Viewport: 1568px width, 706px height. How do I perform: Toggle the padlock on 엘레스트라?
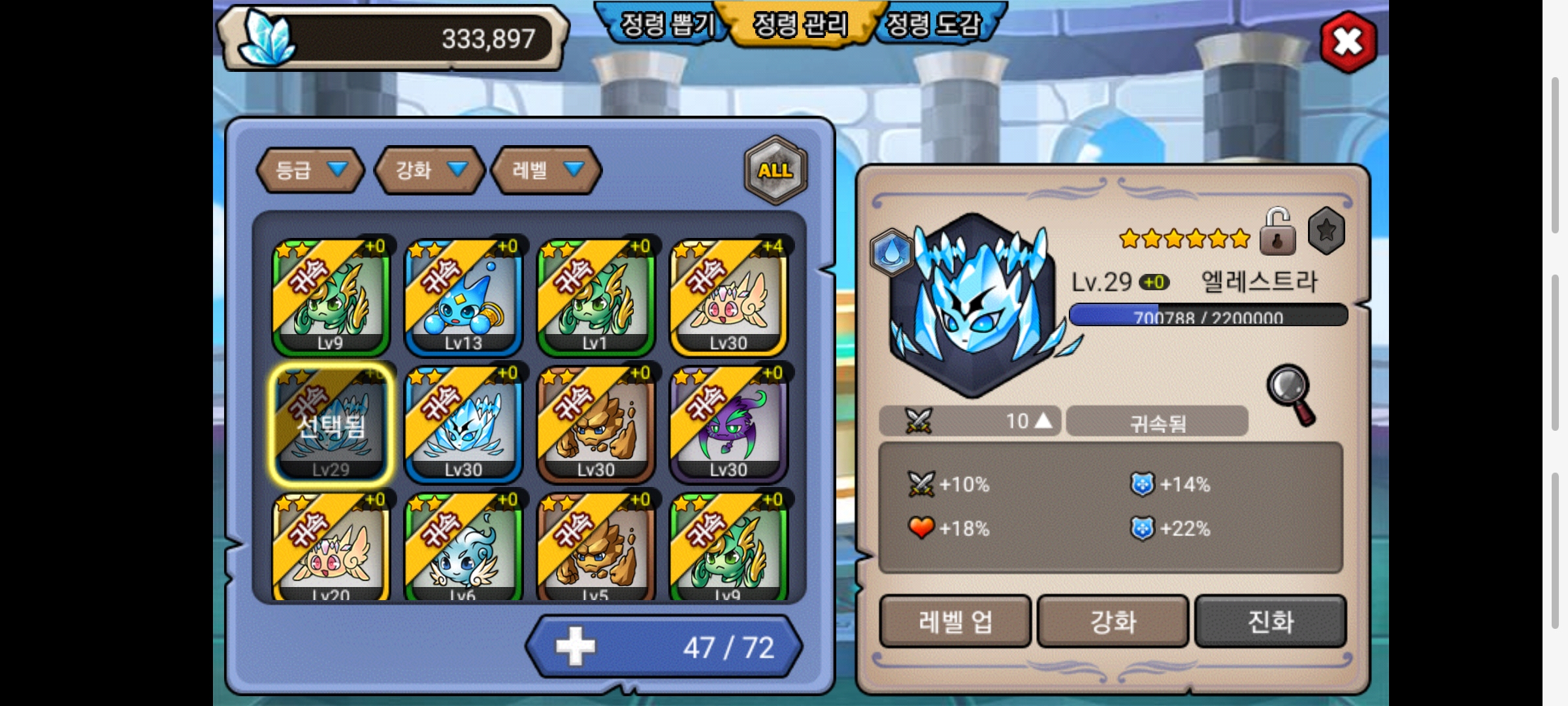coord(1277,231)
